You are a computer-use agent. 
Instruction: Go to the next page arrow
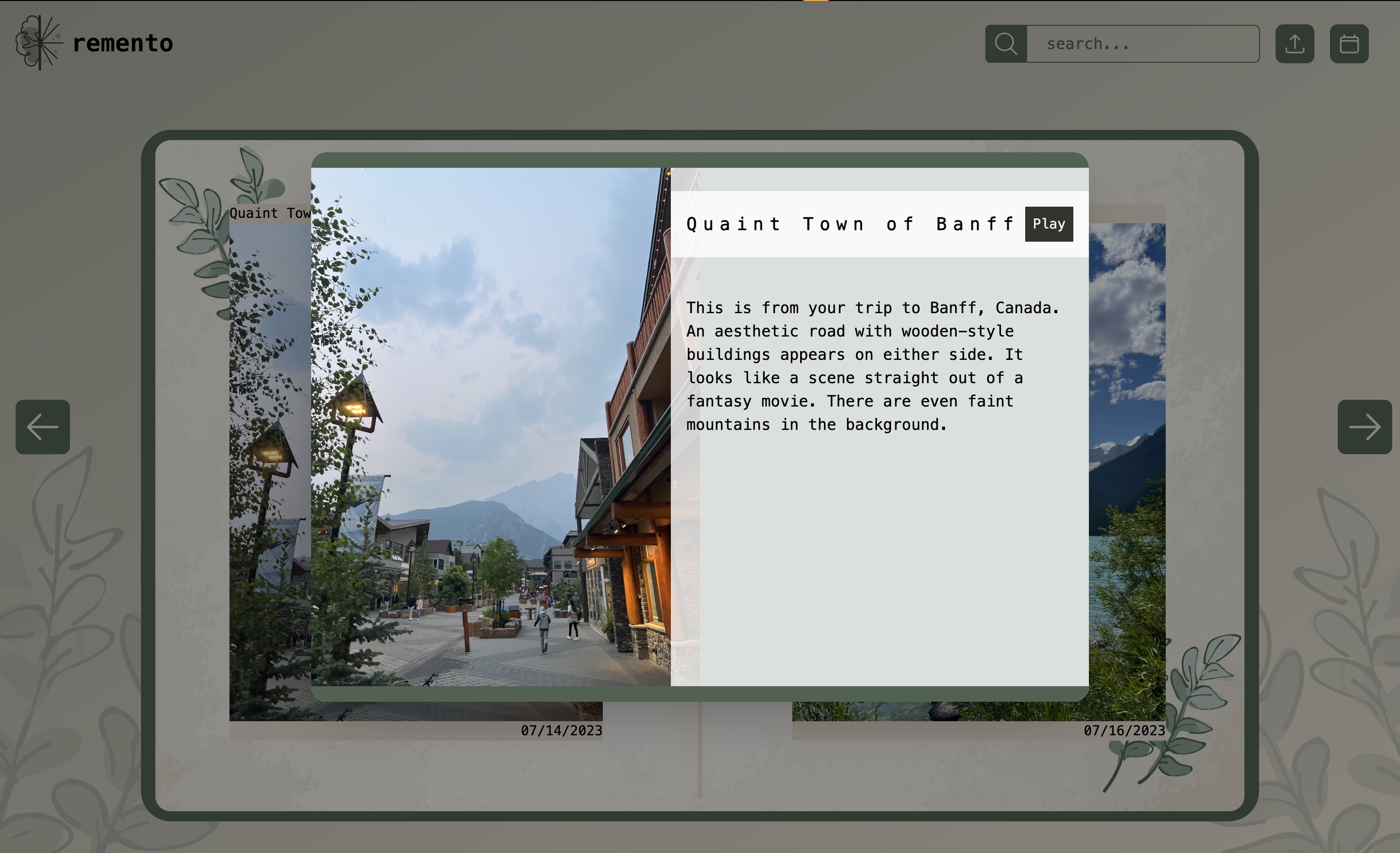1364,427
